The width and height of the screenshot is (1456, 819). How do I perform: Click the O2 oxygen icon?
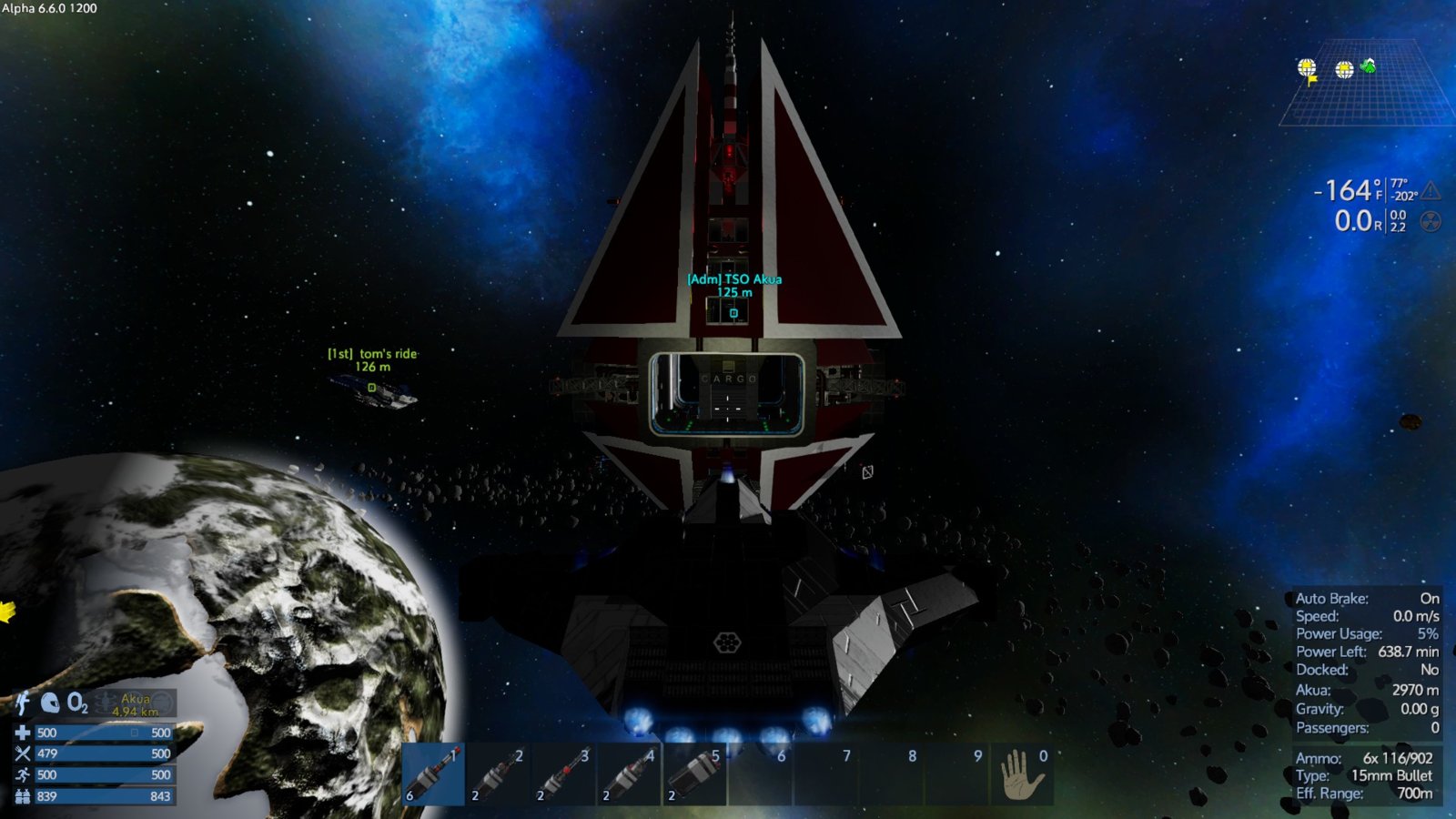(x=78, y=703)
